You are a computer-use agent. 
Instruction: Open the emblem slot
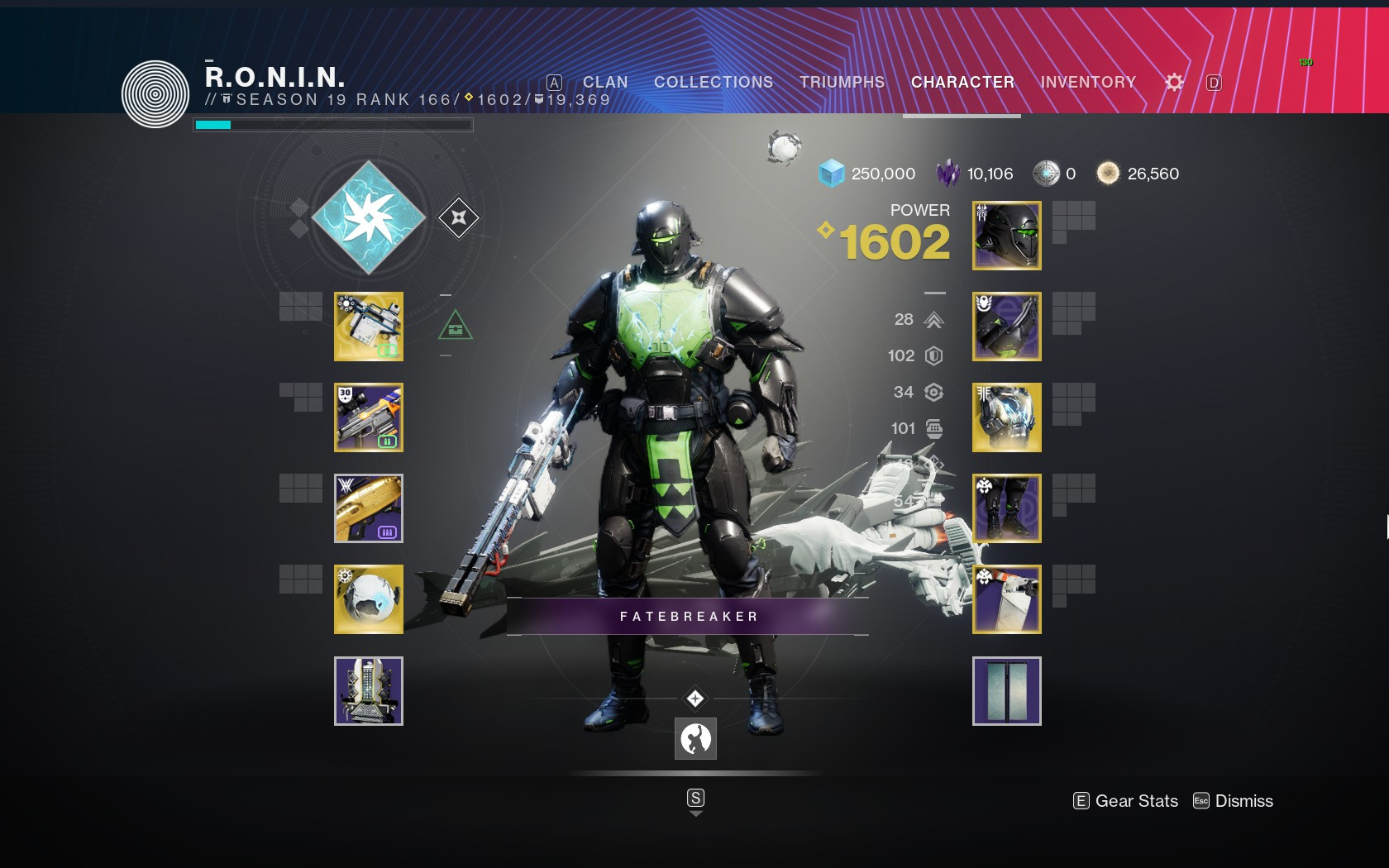(x=1007, y=691)
